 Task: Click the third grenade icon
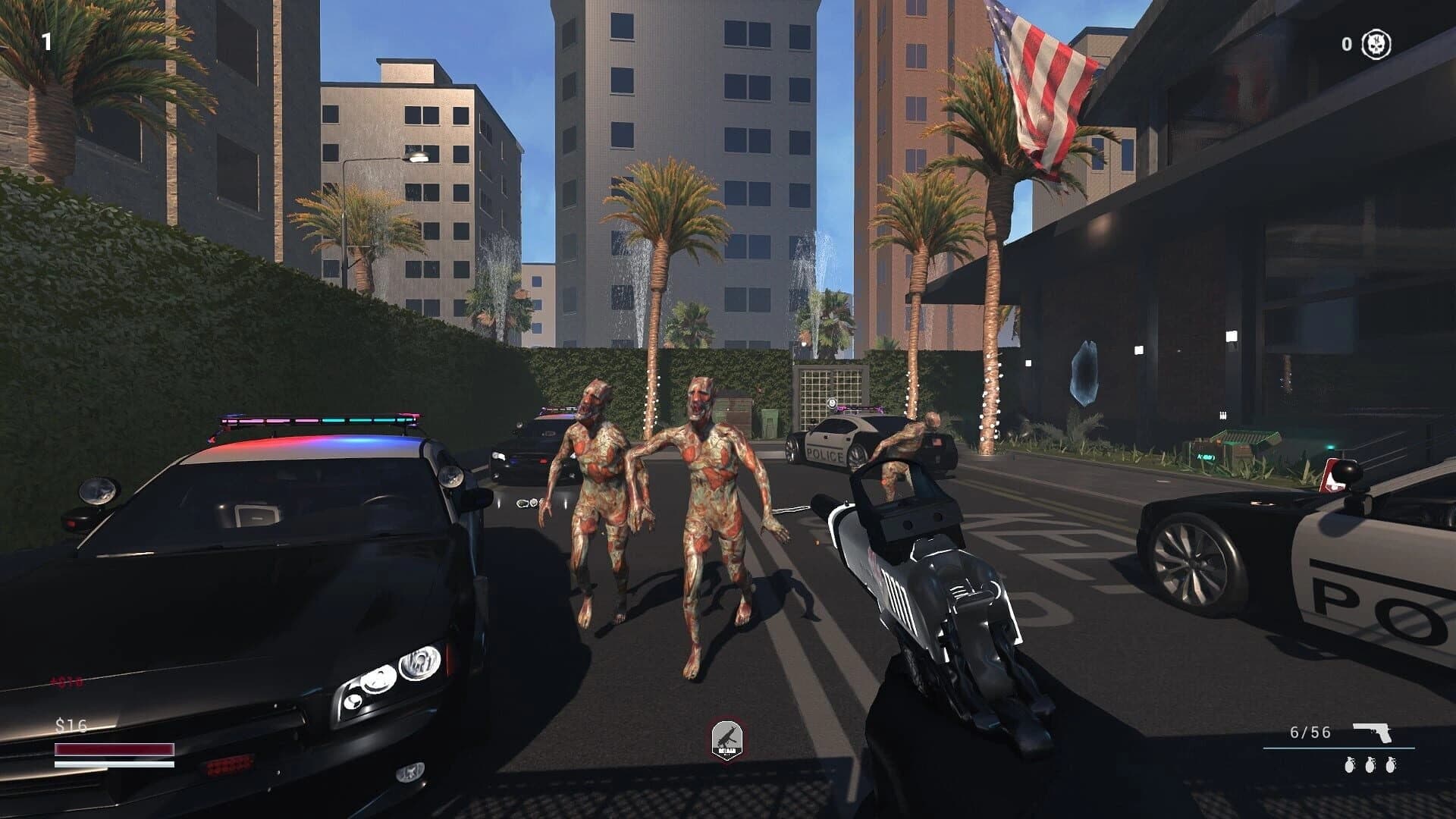pyautogui.click(x=1390, y=766)
